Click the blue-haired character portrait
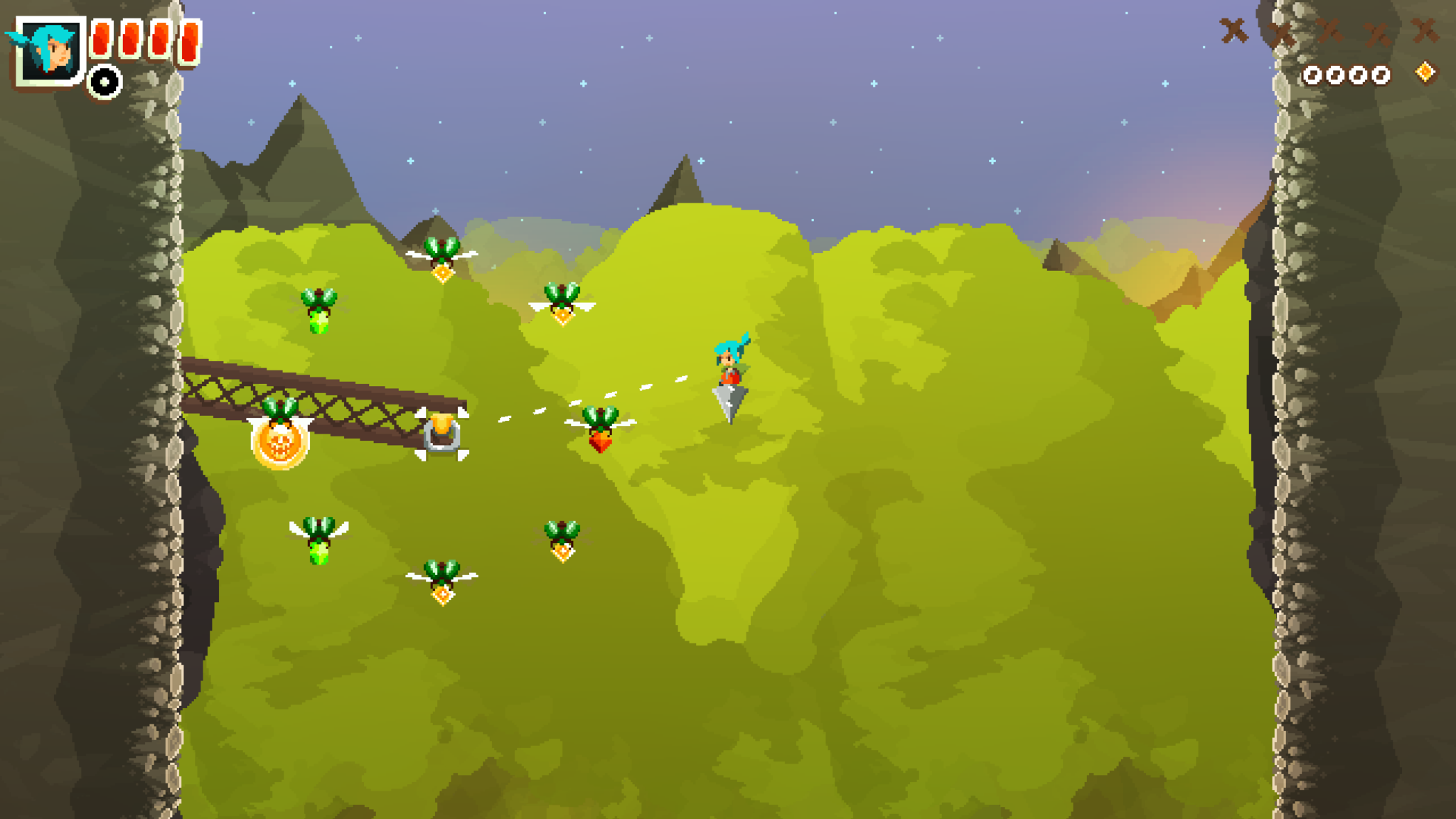 coord(50,50)
